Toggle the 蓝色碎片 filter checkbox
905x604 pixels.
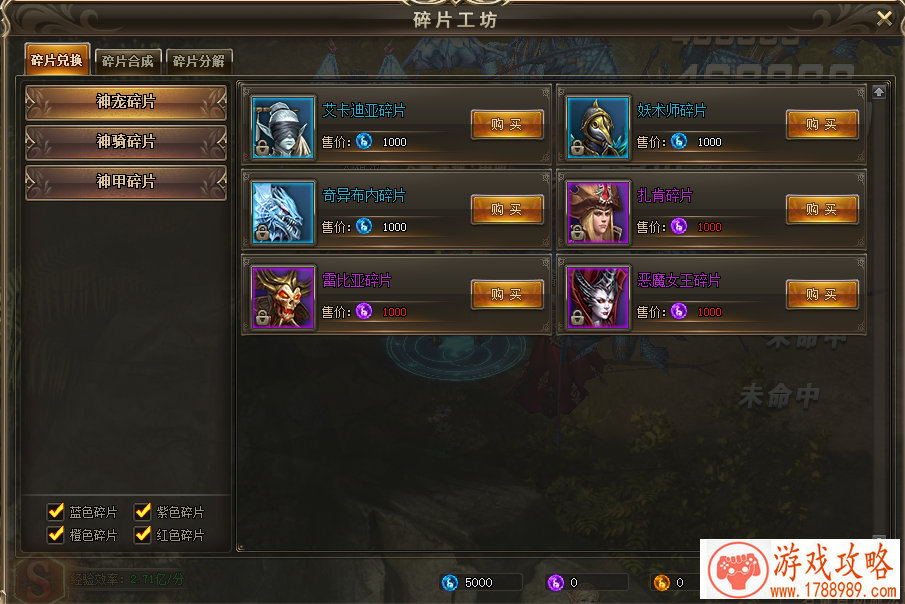tap(56, 512)
